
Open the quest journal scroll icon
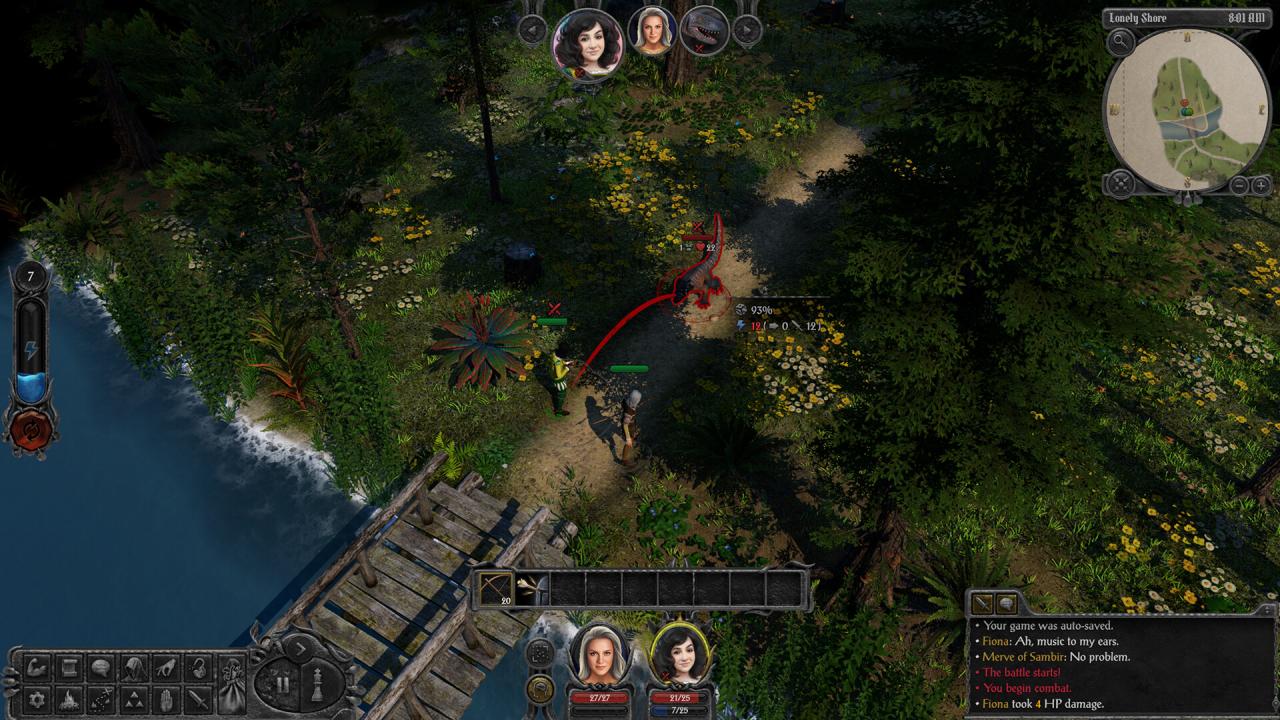[69, 668]
